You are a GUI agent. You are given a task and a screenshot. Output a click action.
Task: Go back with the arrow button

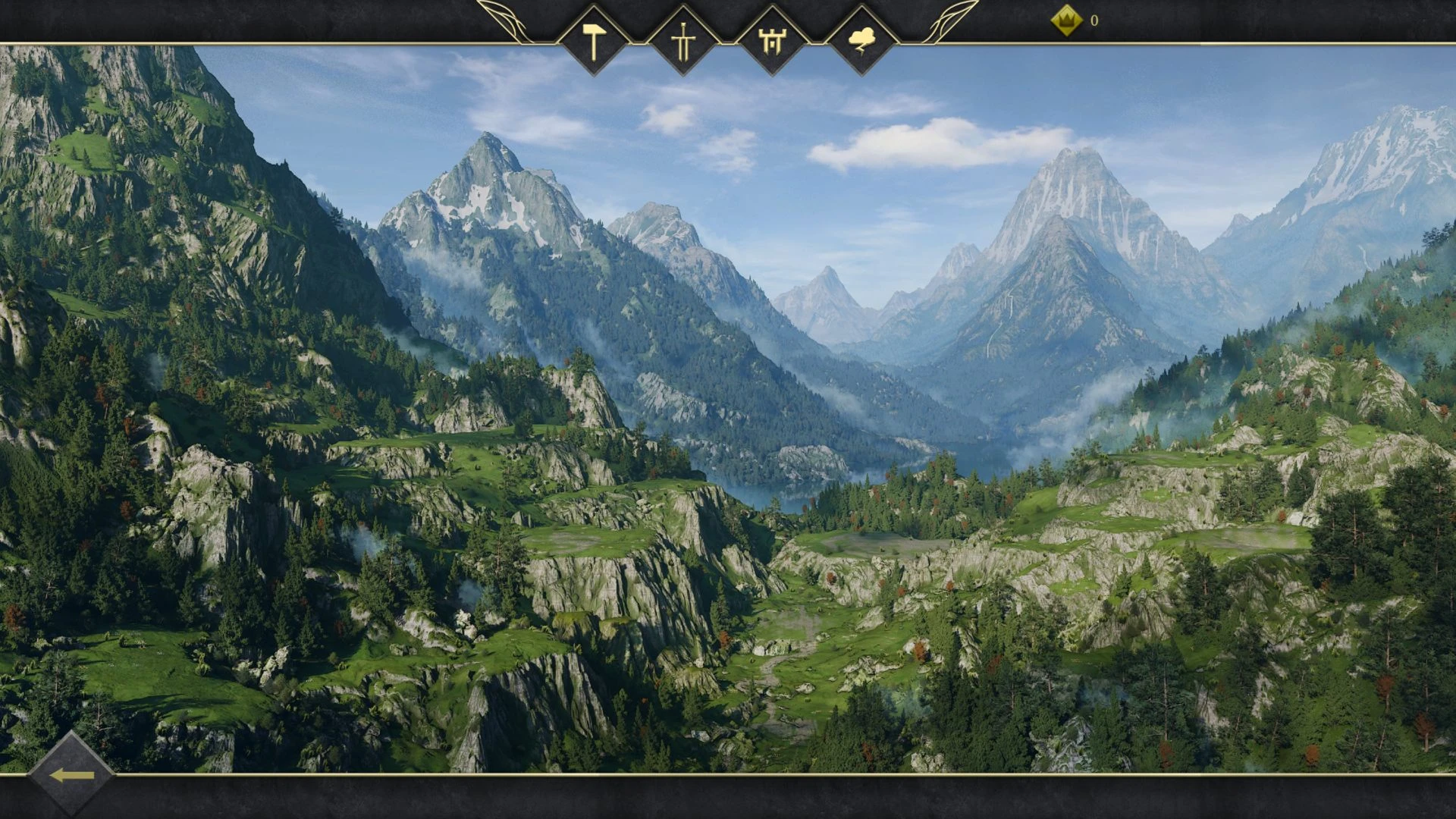pyautogui.click(x=71, y=775)
